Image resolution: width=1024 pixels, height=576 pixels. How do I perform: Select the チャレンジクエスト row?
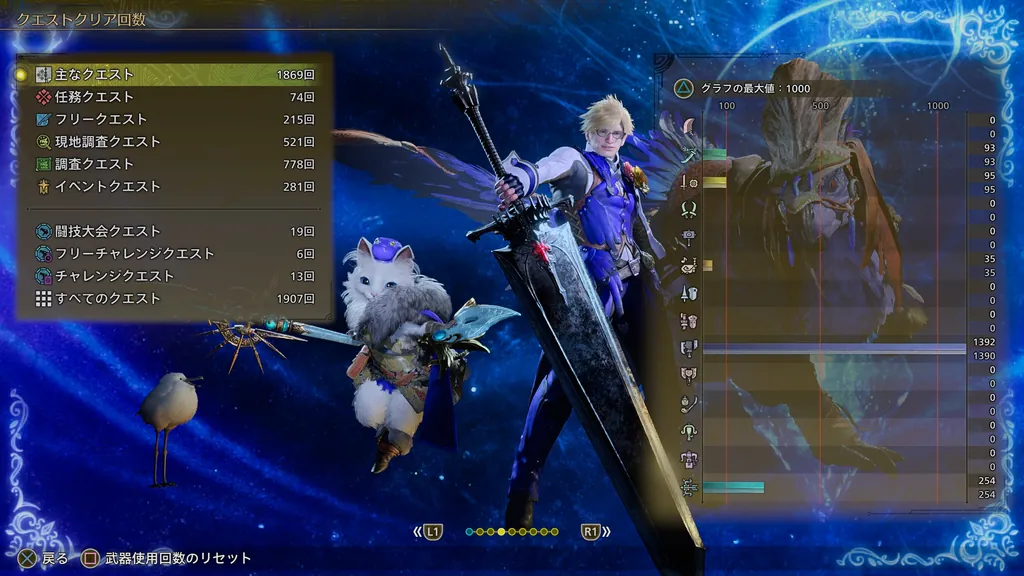click(x=175, y=276)
